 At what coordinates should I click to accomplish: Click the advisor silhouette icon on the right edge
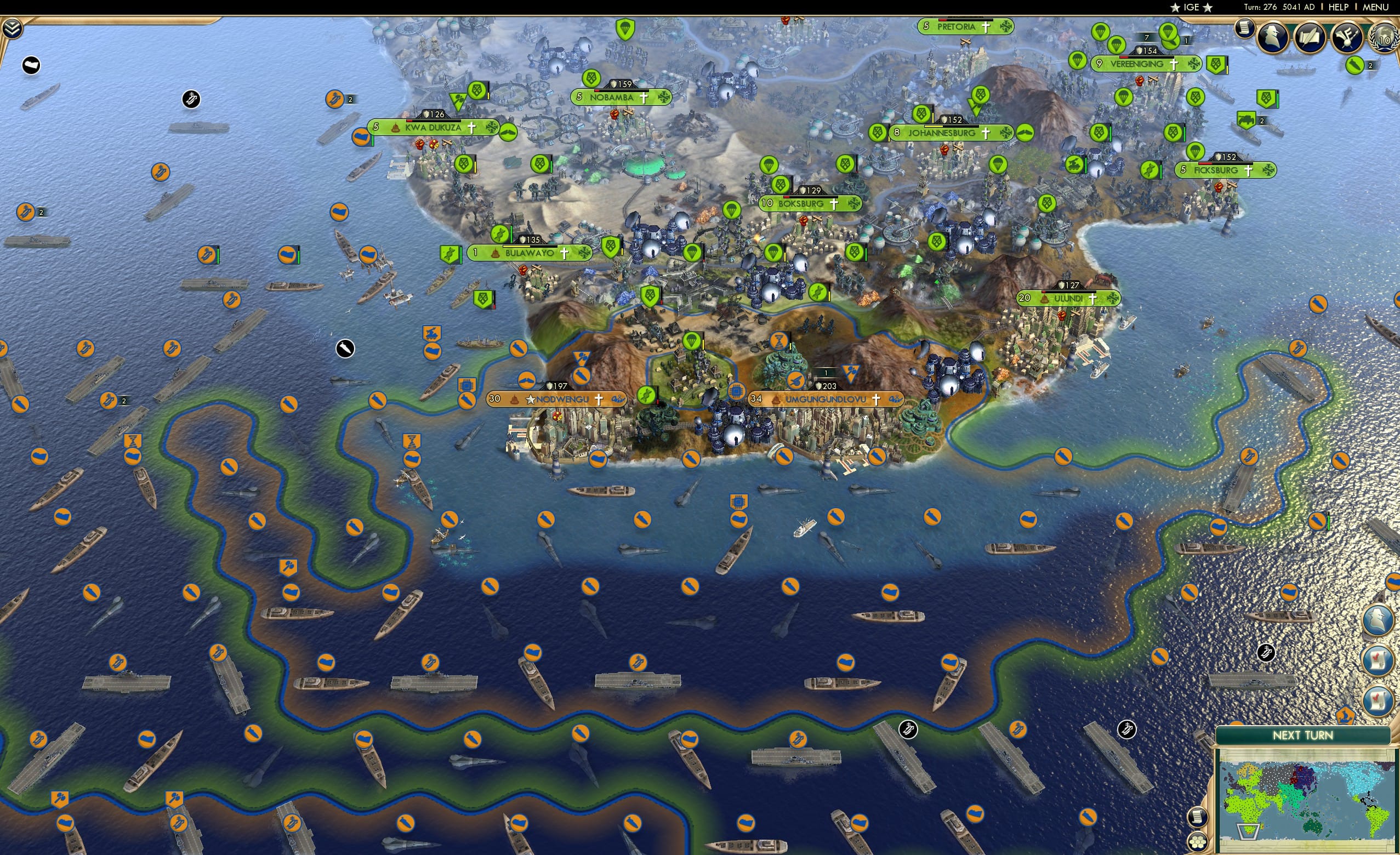tap(1379, 619)
